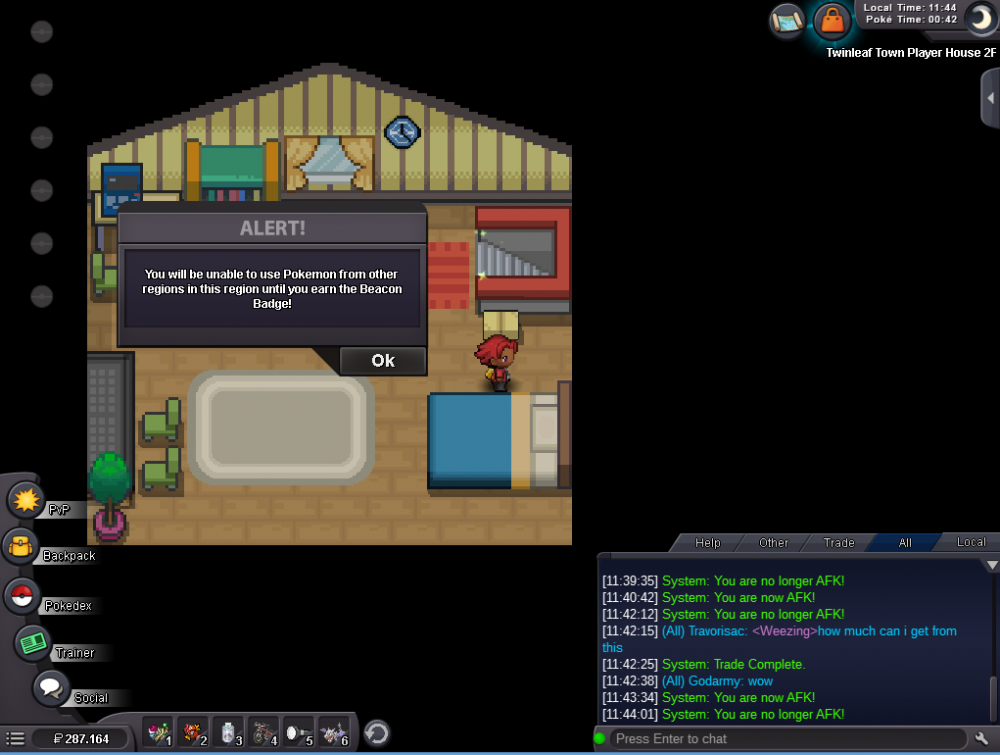Open the world map scroll icon
The width and height of the screenshot is (1000, 755).
(788, 19)
